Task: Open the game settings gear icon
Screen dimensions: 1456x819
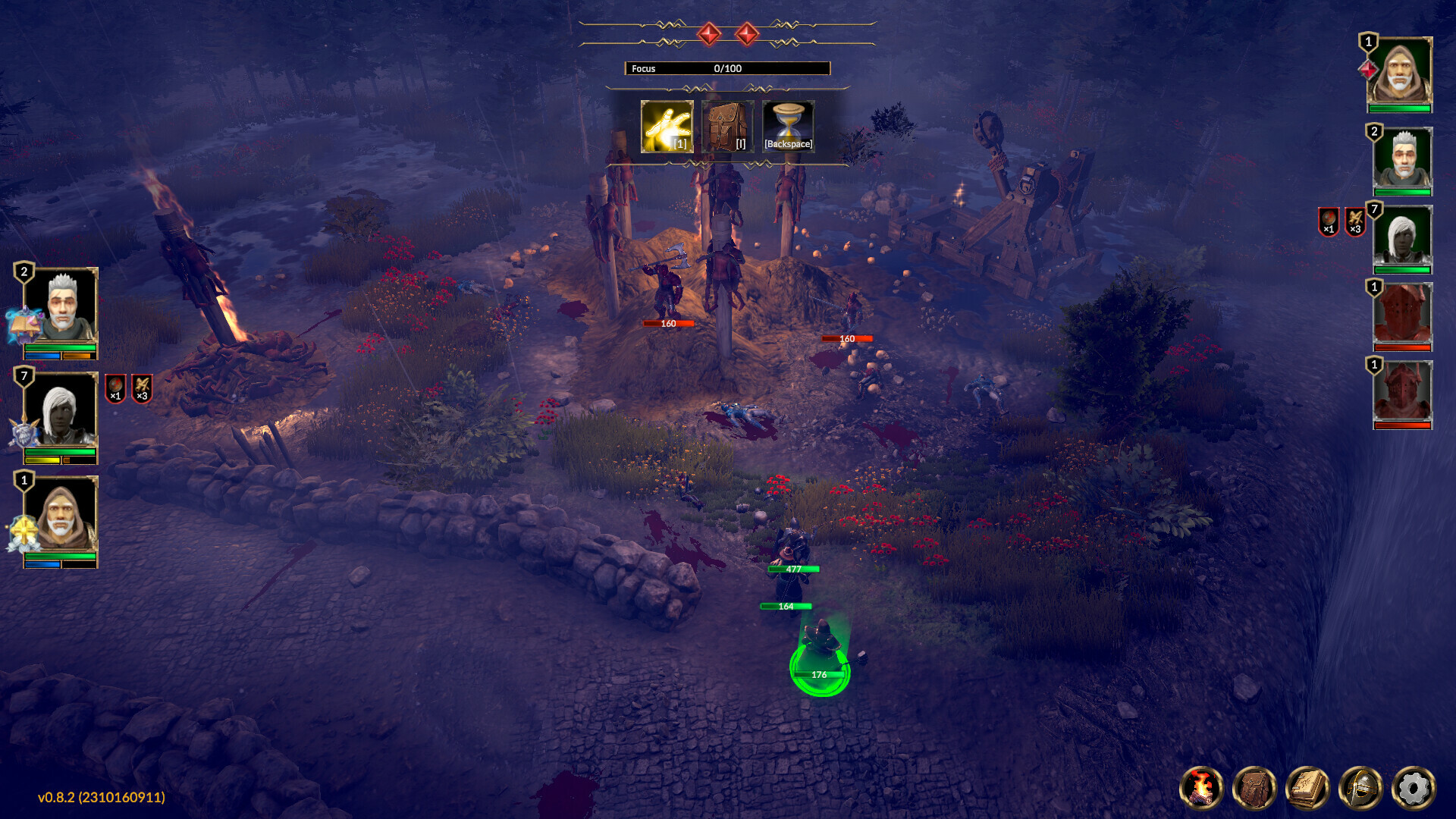Action: pyautogui.click(x=1414, y=789)
